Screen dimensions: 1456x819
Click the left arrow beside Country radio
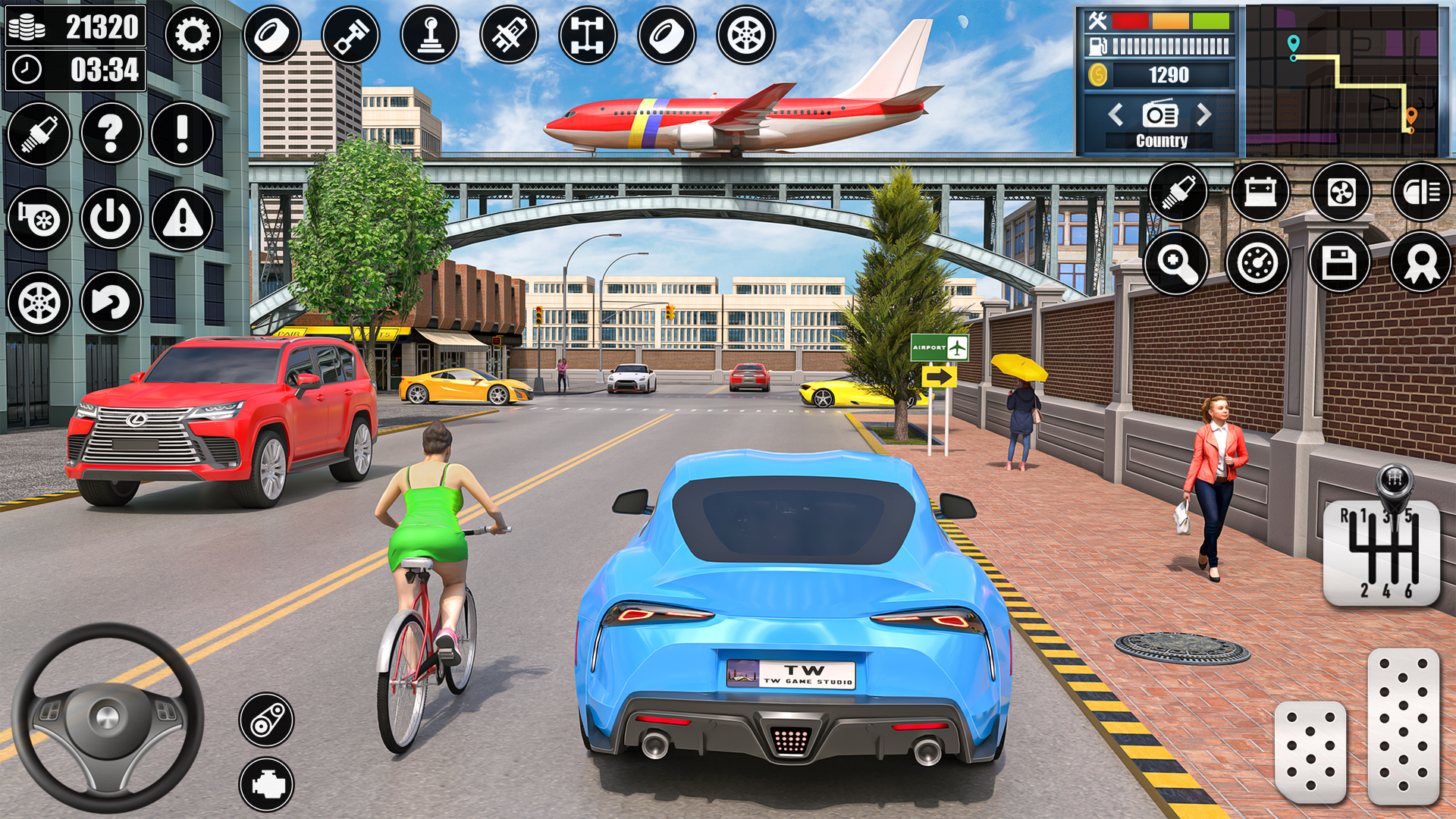pyautogui.click(x=1115, y=115)
